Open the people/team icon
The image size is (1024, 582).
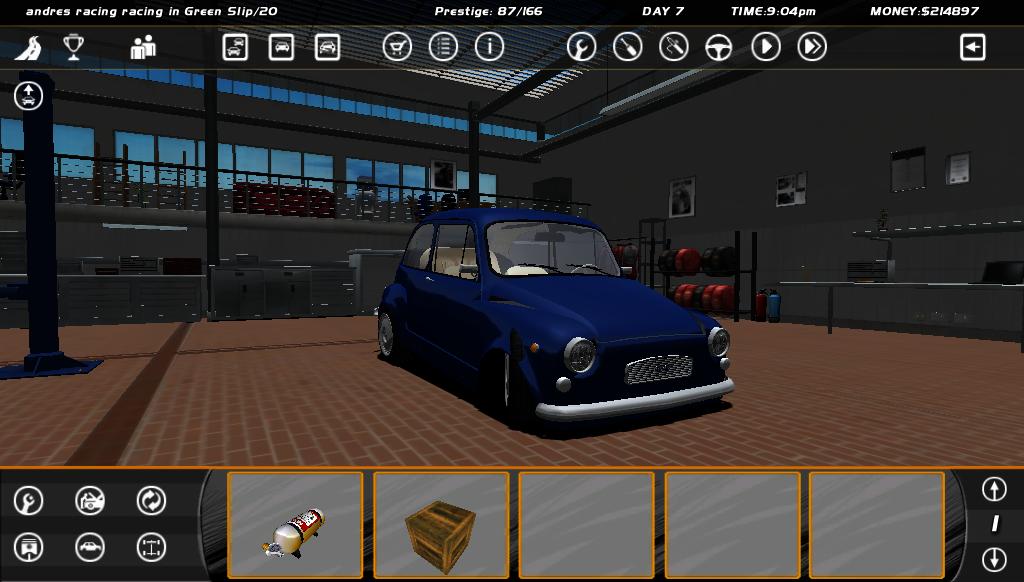143,47
